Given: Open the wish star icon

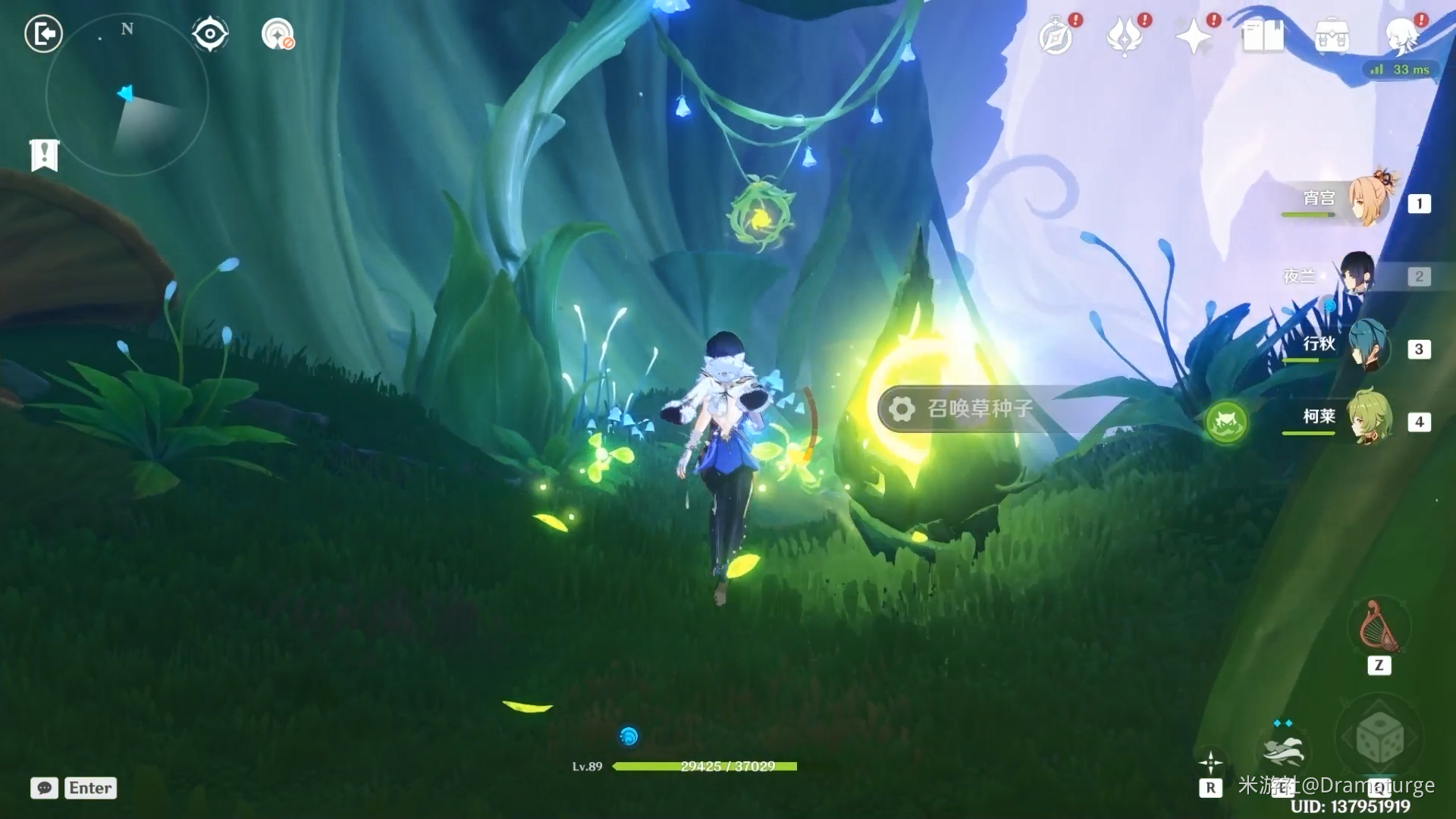Looking at the screenshot, I should [1194, 36].
